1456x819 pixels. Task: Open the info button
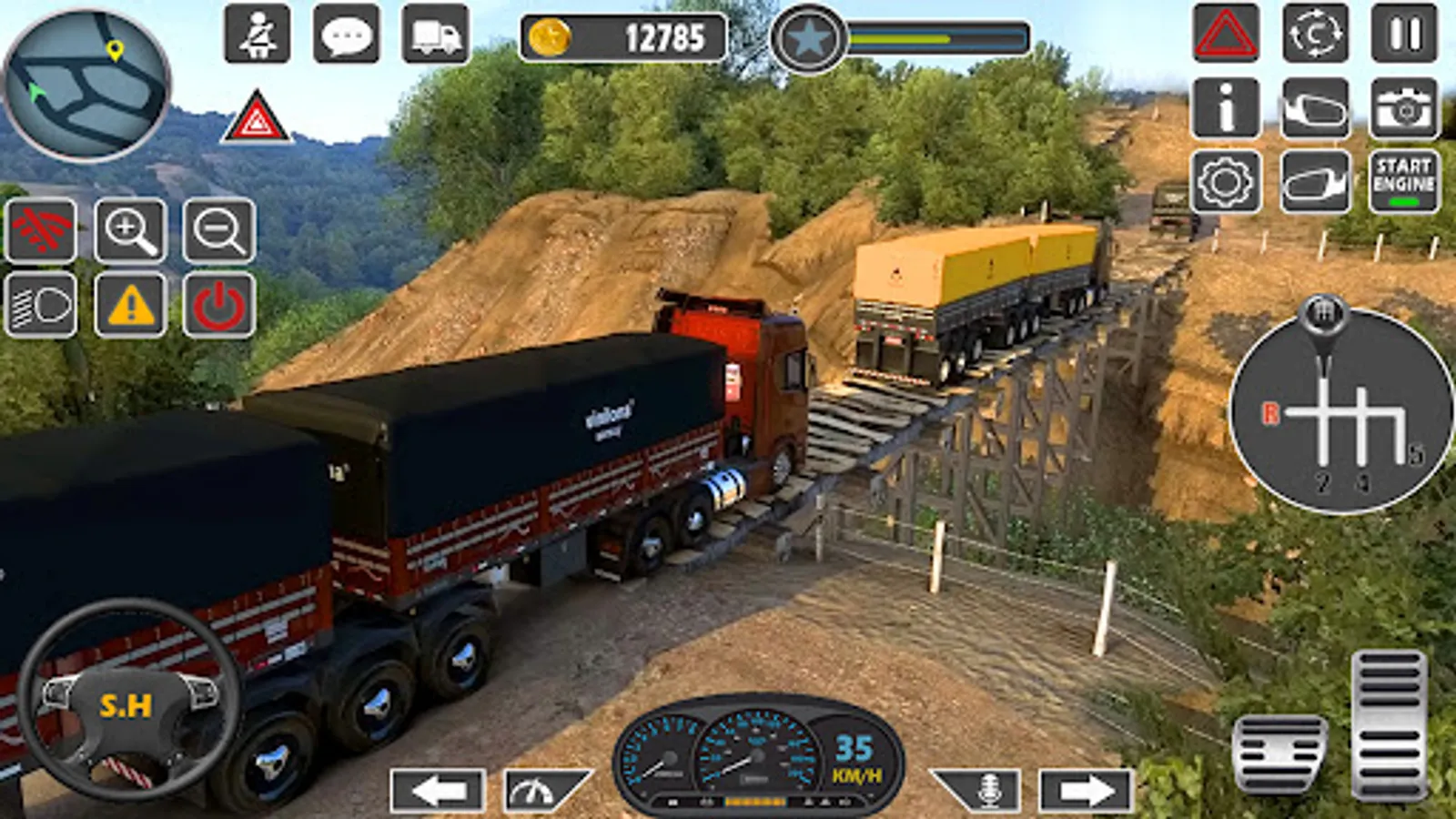(x=1225, y=108)
